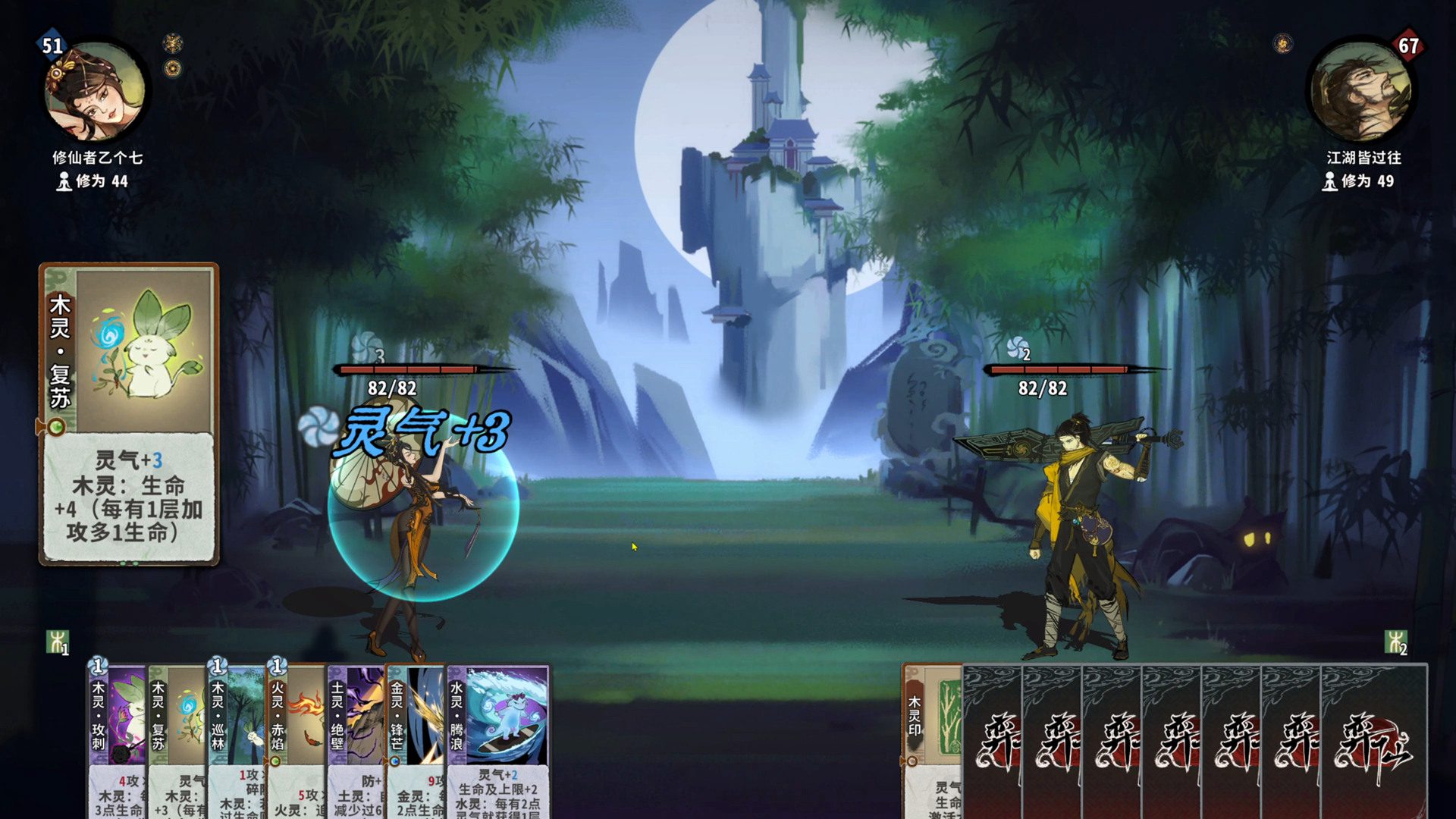Inspect the talent emblem beside the opponent portrait
The width and height of the screenshot is (1456, 819).
pyautogui.click(x=1283, y=43)
